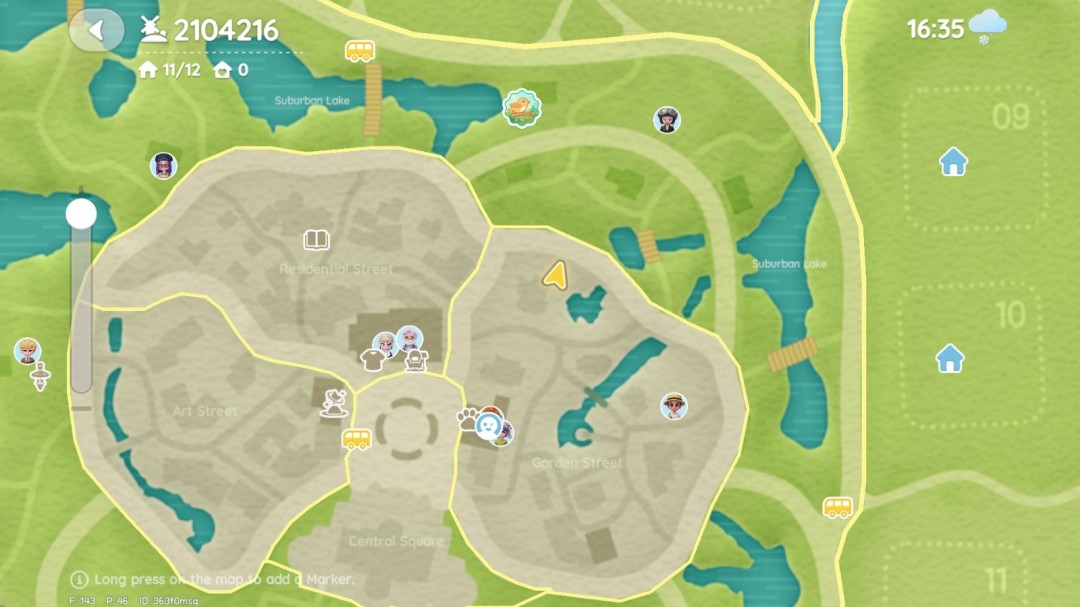Go back using the arrow button

96,30
